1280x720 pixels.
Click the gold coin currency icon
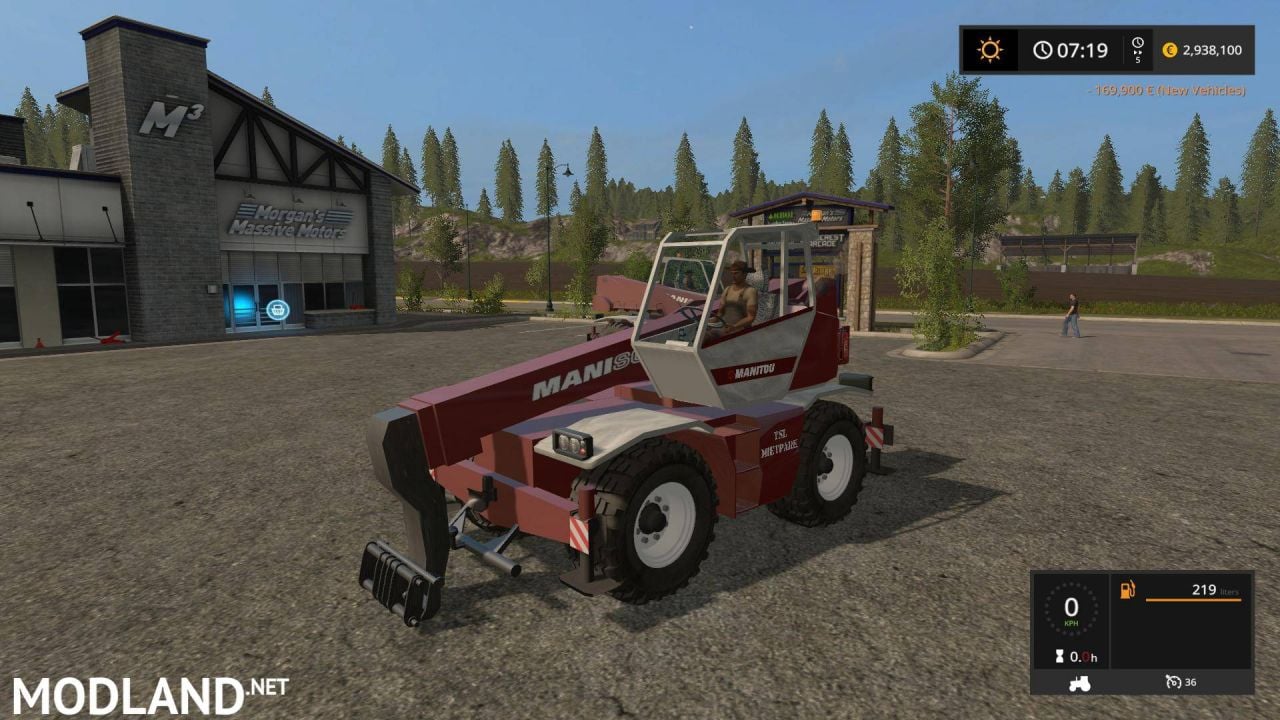click(x=1170, y=50)
